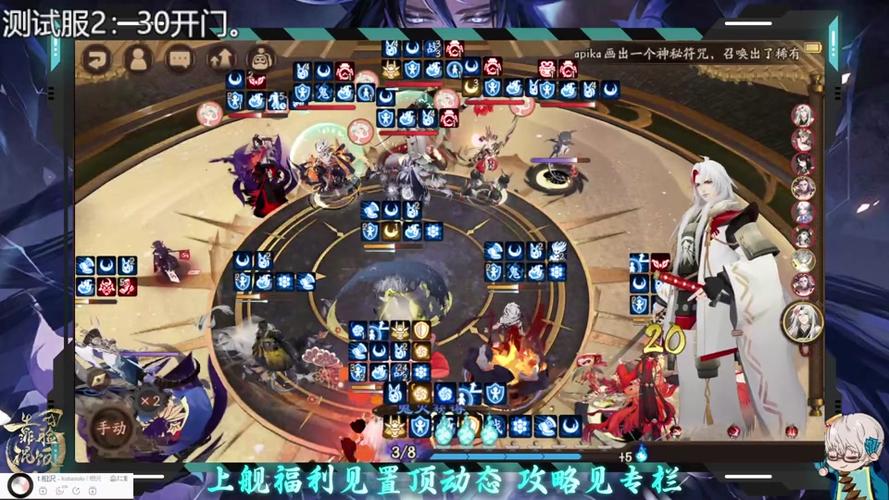
Task: Open the player profile silhouette icon
Action: point(138,58)
